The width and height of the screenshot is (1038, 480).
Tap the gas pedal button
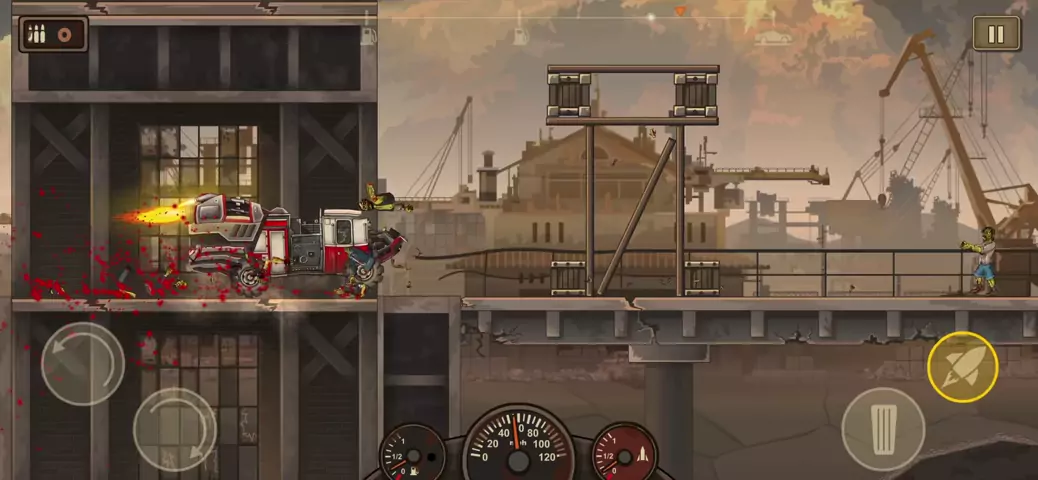882,428
